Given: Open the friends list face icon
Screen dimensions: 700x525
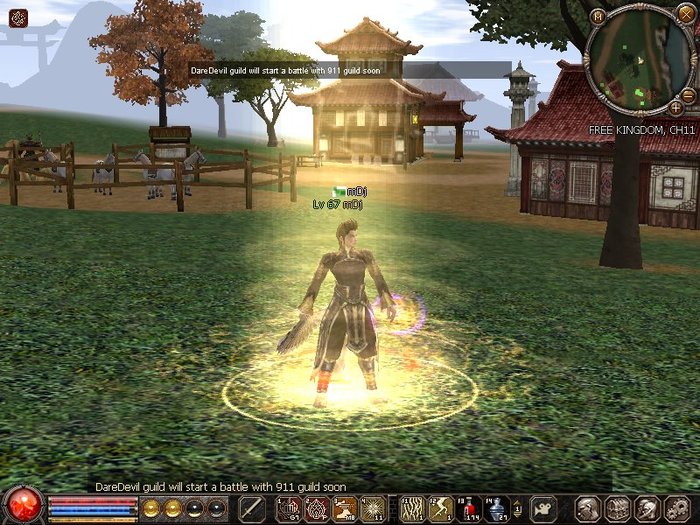Looking at the screenshot, I should pos(646,507).
